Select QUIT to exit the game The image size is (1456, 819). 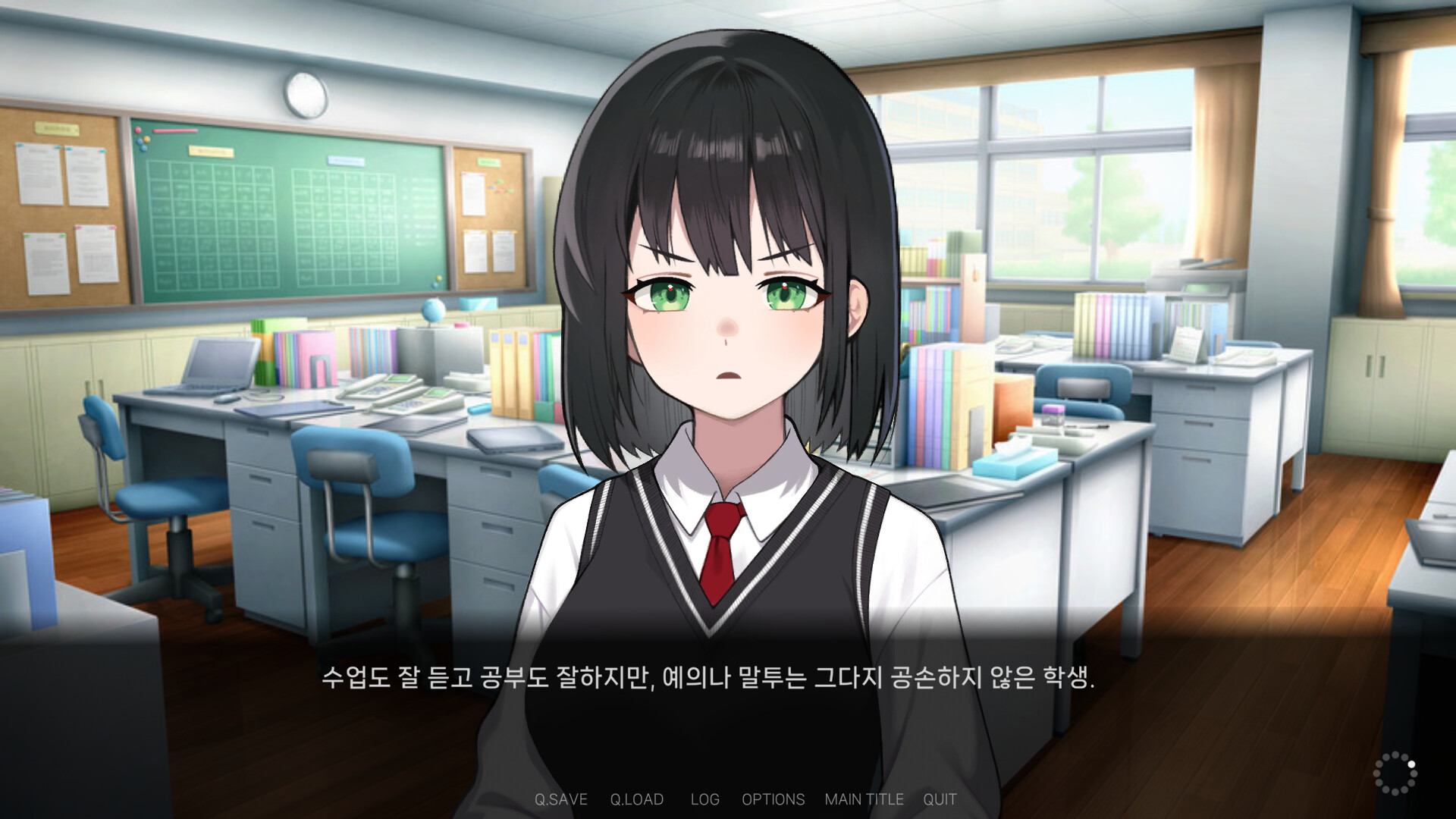click(x=940, y=799)
